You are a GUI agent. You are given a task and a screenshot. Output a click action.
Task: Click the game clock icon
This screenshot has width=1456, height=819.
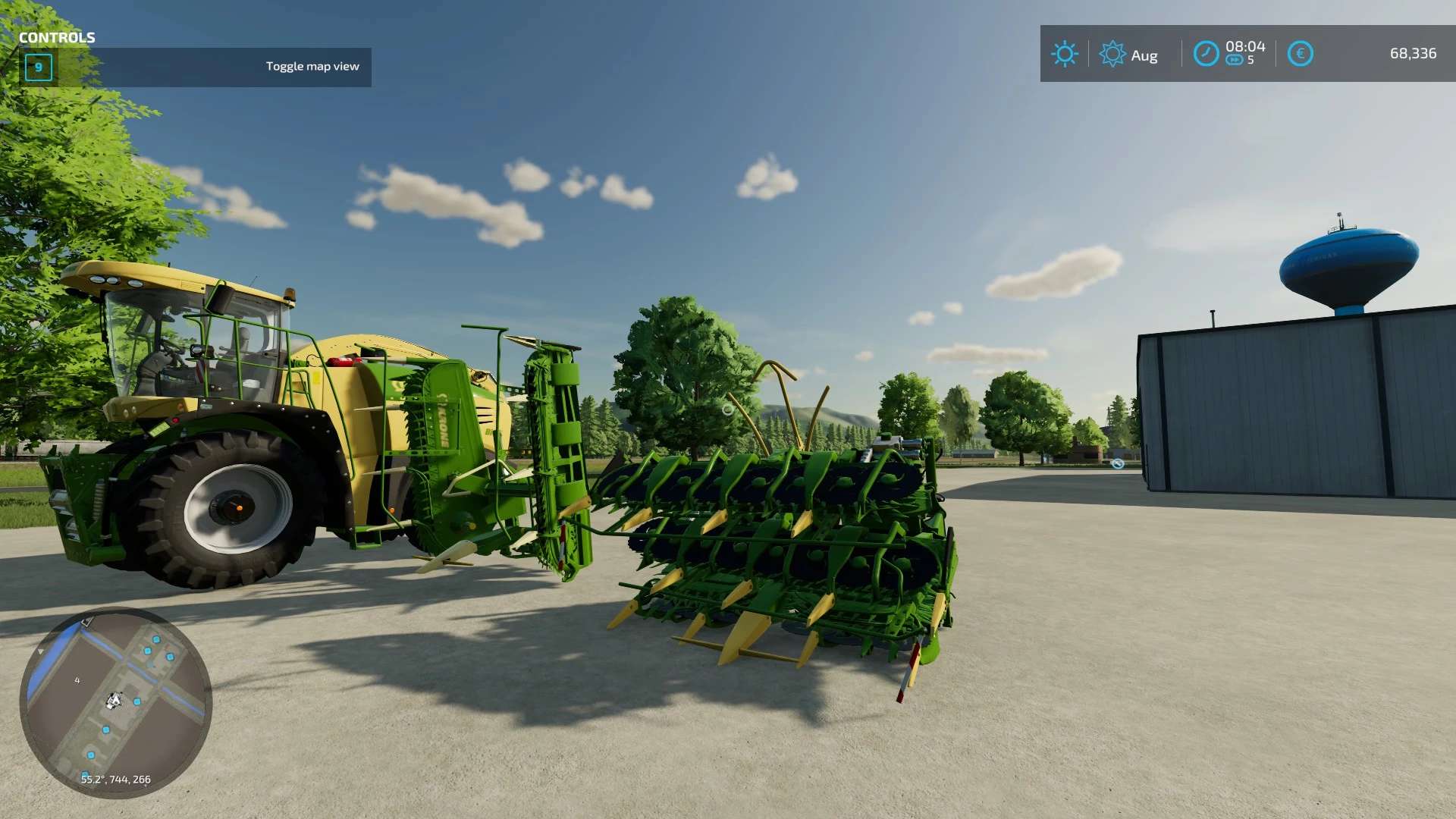[1206, 54]
